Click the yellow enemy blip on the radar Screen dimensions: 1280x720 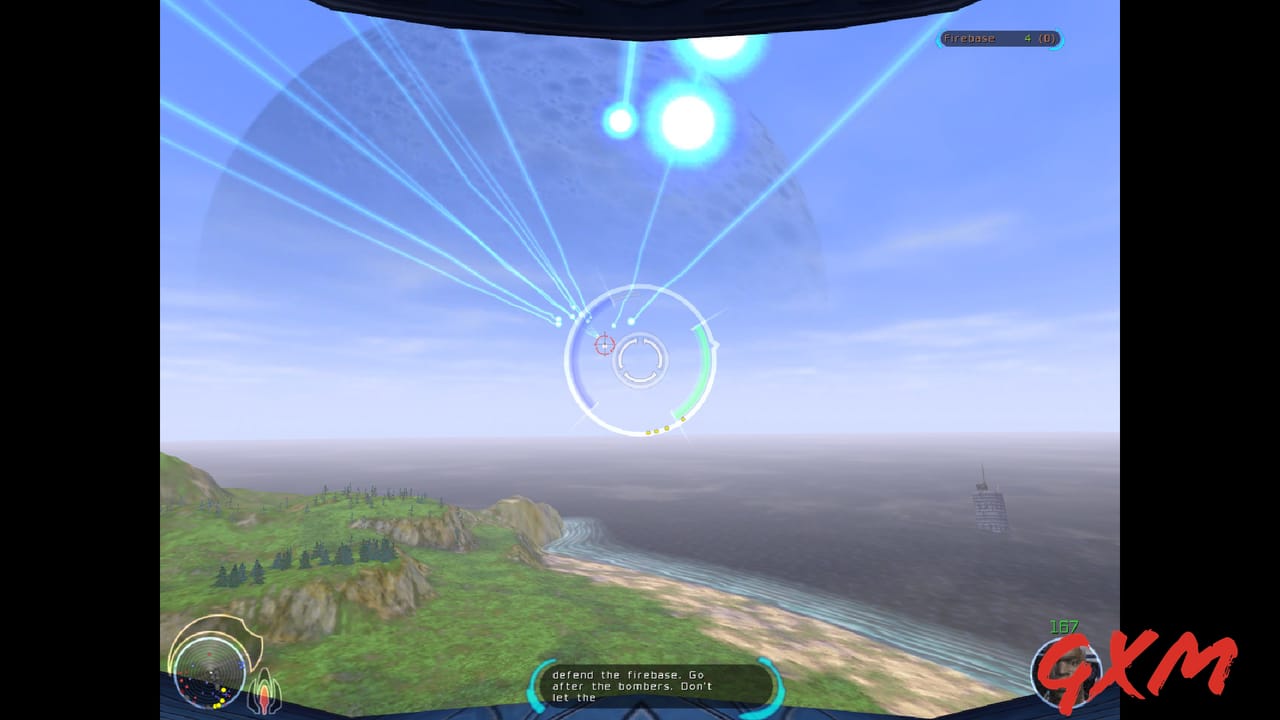223,689
